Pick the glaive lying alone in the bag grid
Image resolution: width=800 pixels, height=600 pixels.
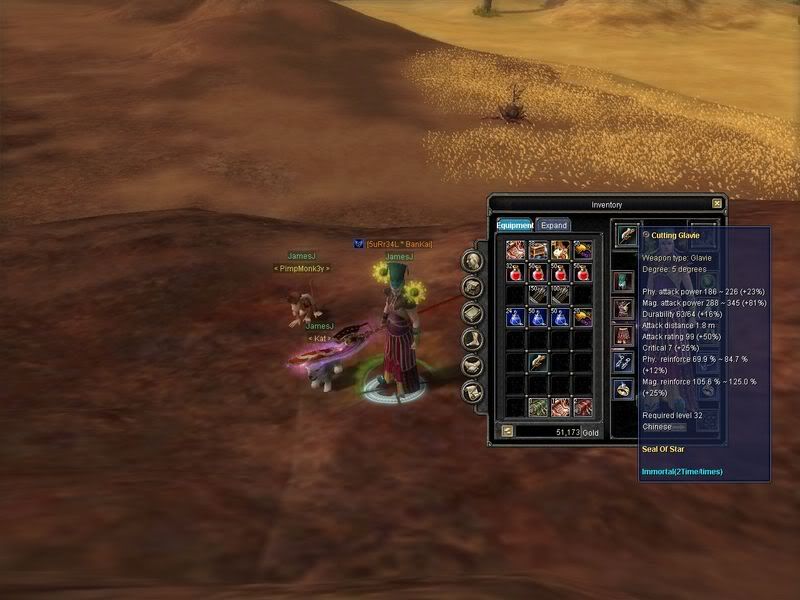[538, 361]
